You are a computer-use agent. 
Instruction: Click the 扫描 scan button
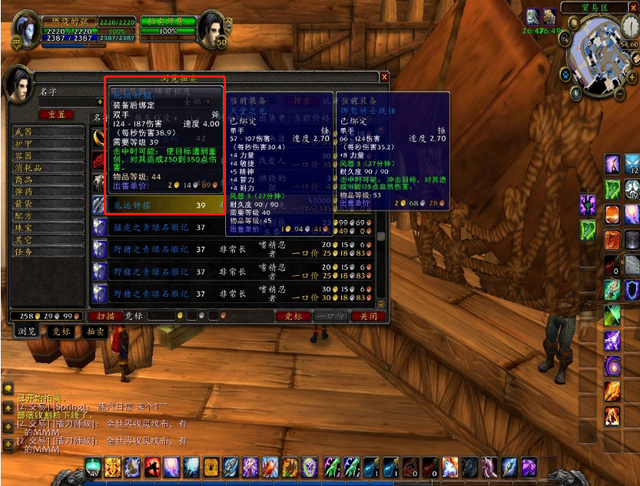click(105, 316)
